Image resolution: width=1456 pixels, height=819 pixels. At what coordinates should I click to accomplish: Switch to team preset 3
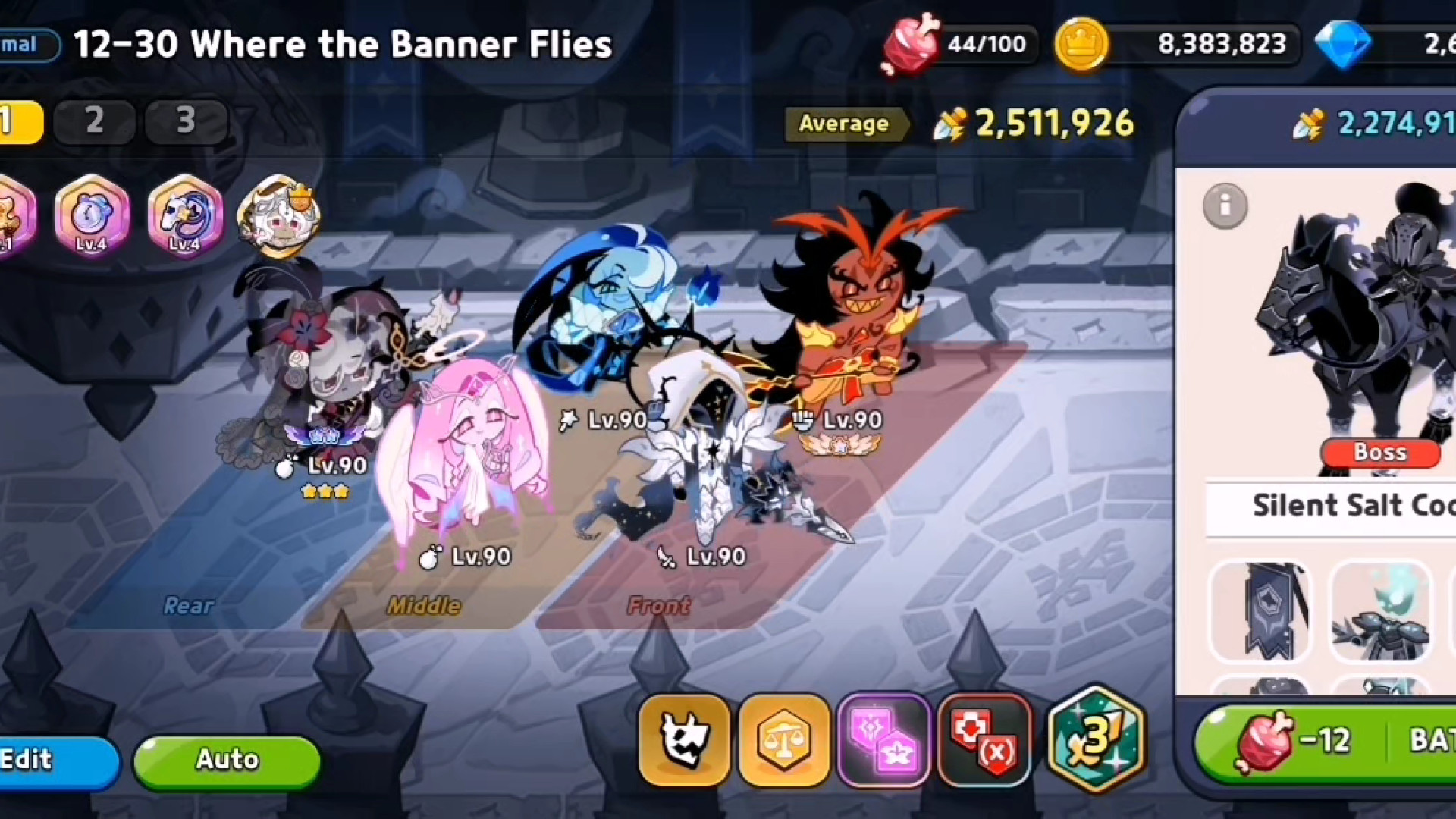click(x=187, y=121)
